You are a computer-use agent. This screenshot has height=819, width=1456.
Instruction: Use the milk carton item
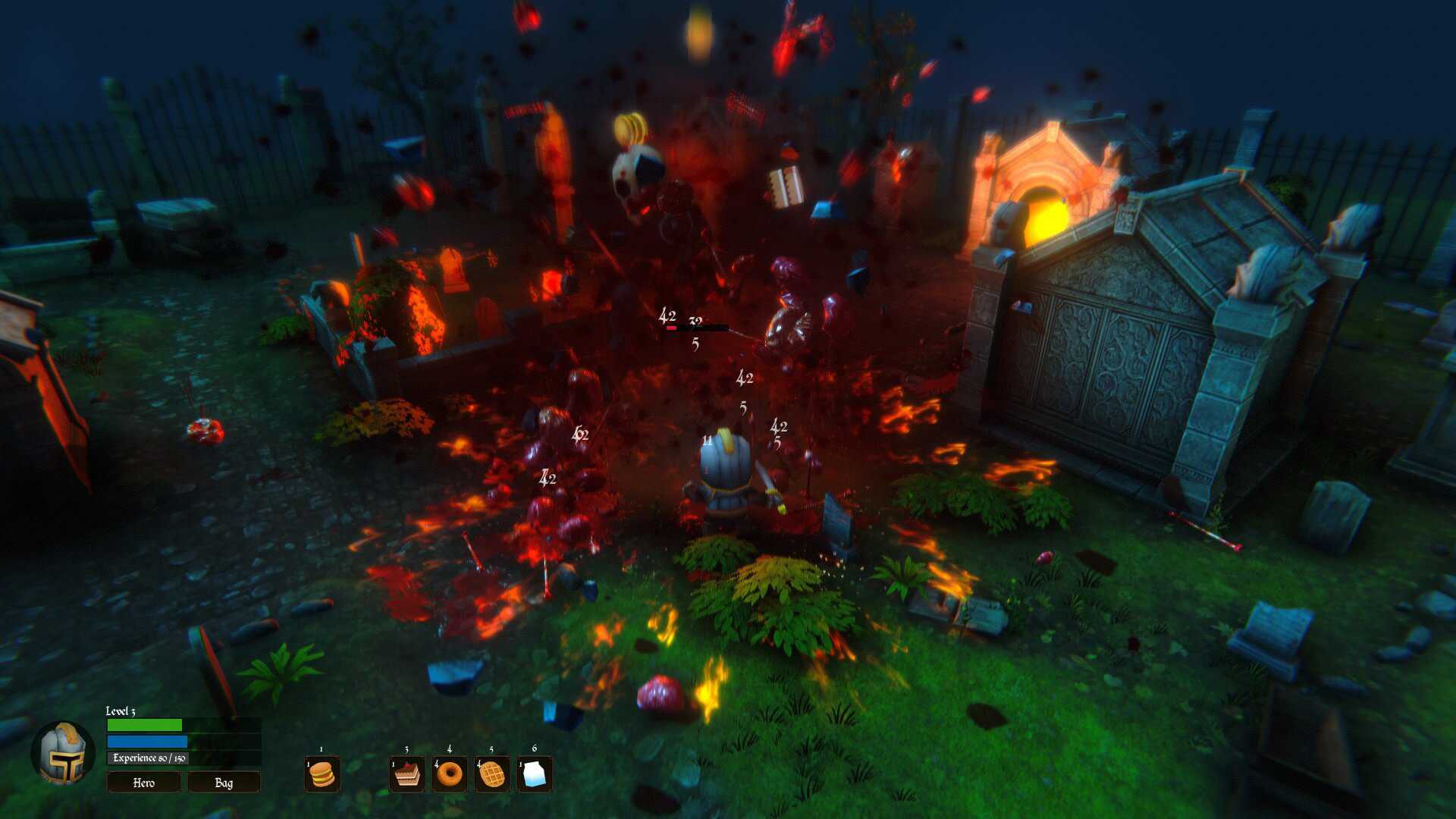[x=535, y=774]
